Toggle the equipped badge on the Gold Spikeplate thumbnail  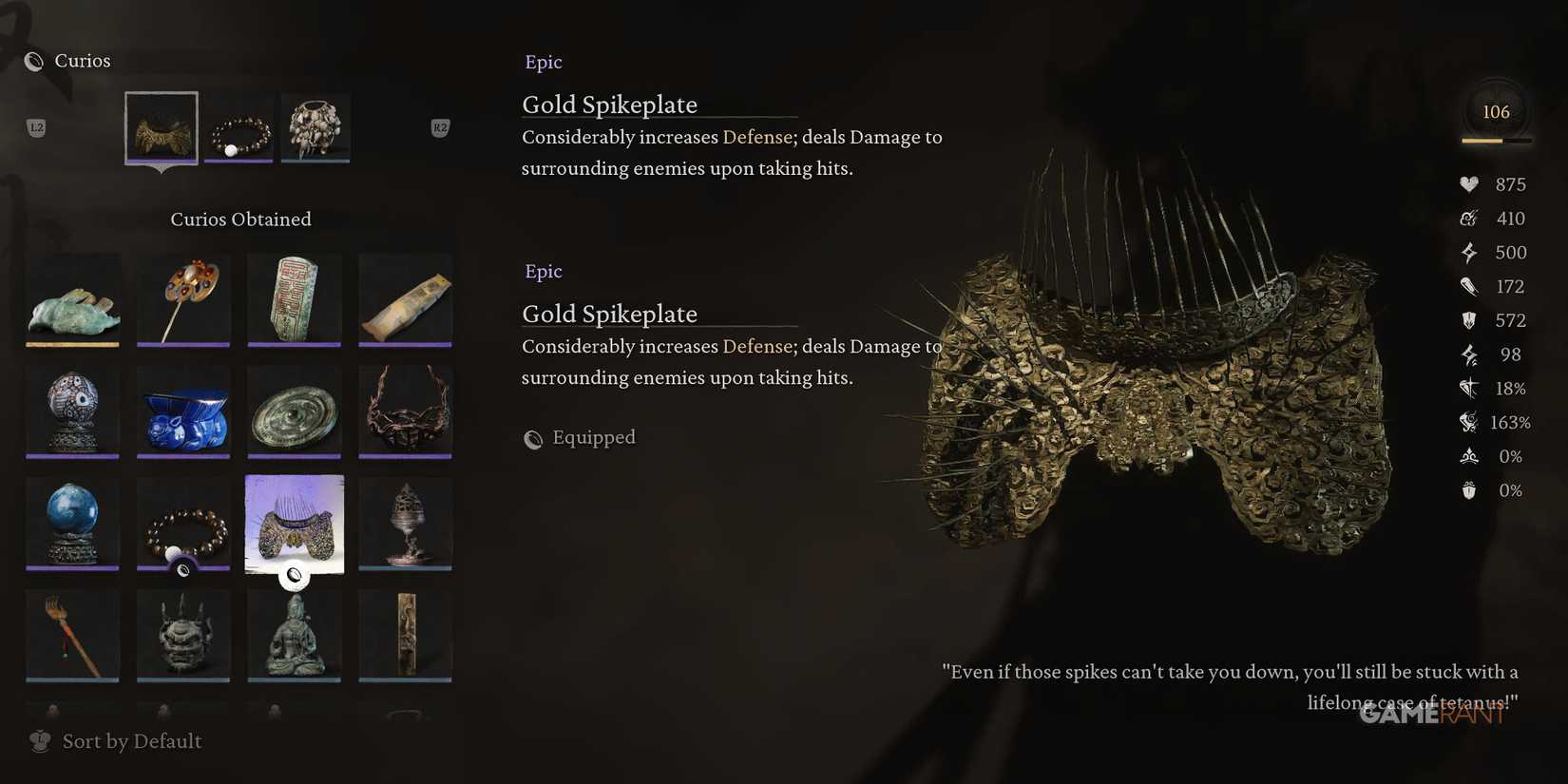tap(294, 574)
